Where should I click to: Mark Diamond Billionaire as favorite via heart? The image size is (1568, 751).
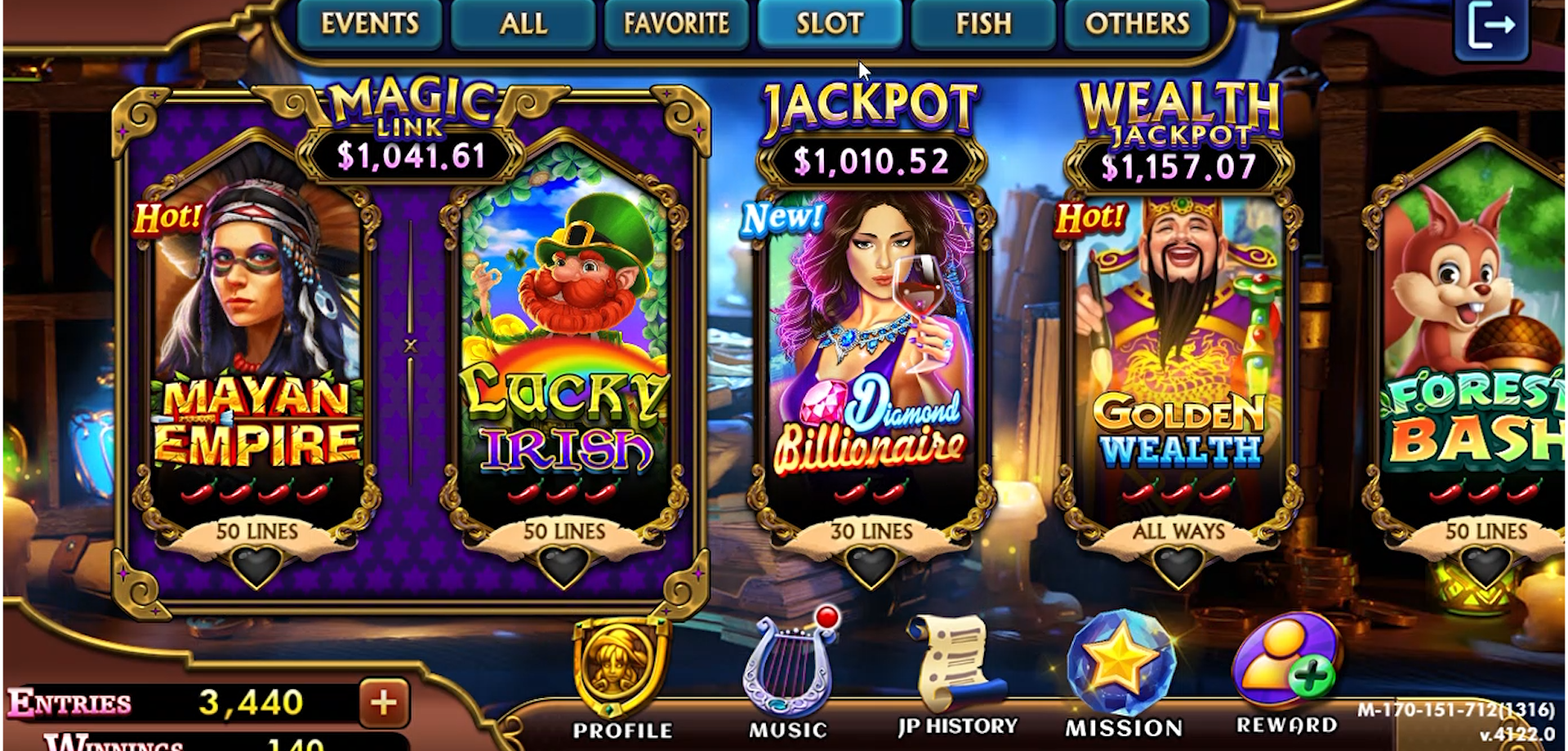click(871, 565)
